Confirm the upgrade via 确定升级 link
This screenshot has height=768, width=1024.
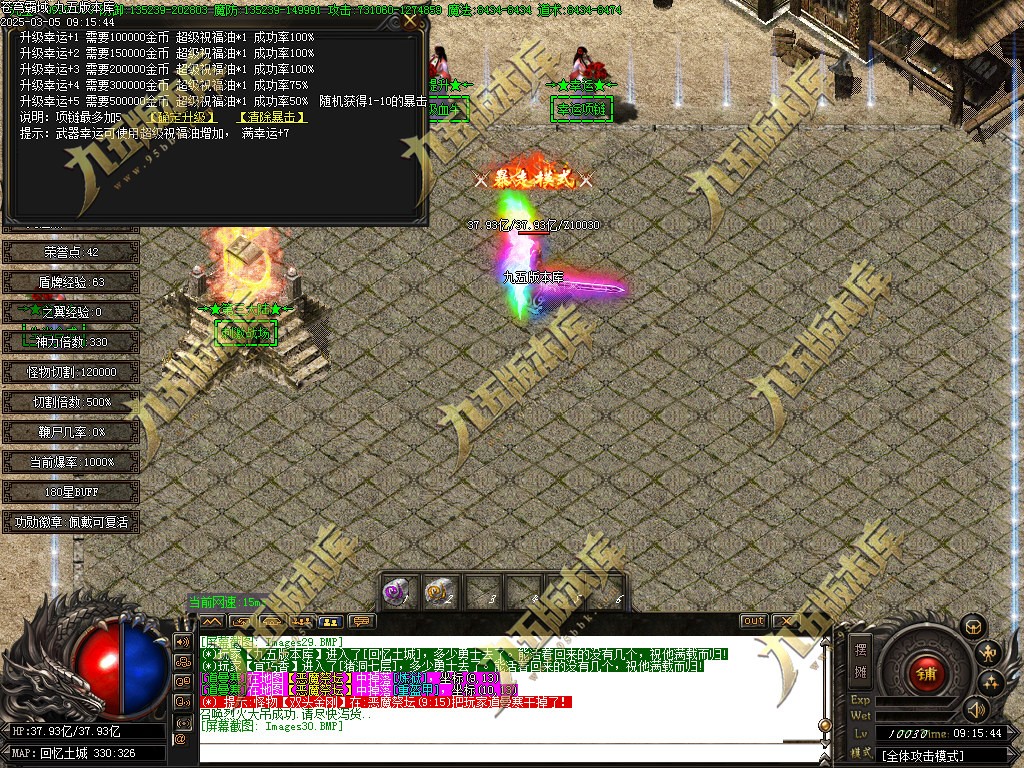point(188,117)
